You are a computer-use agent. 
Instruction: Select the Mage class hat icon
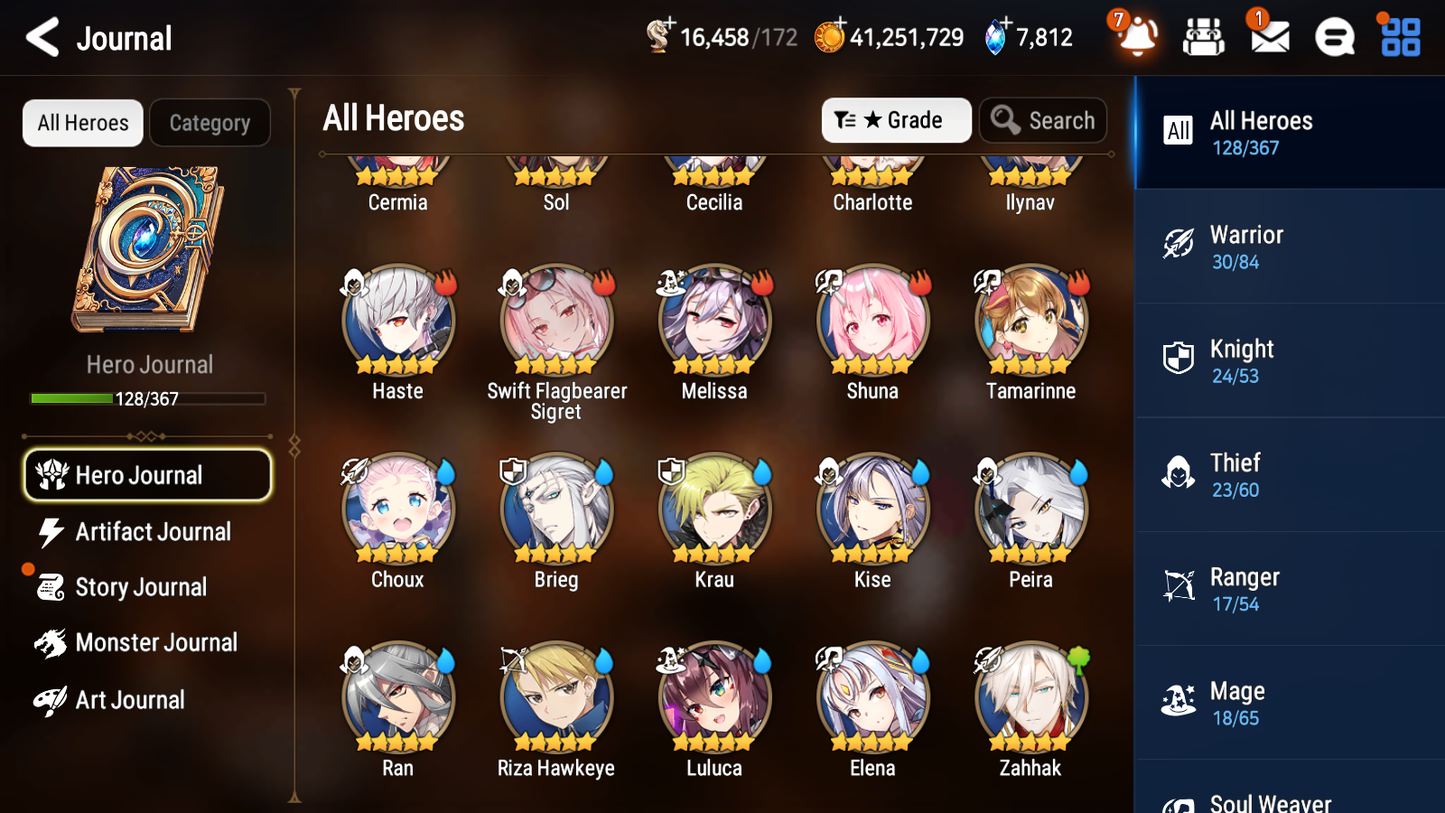point(1178,701)
